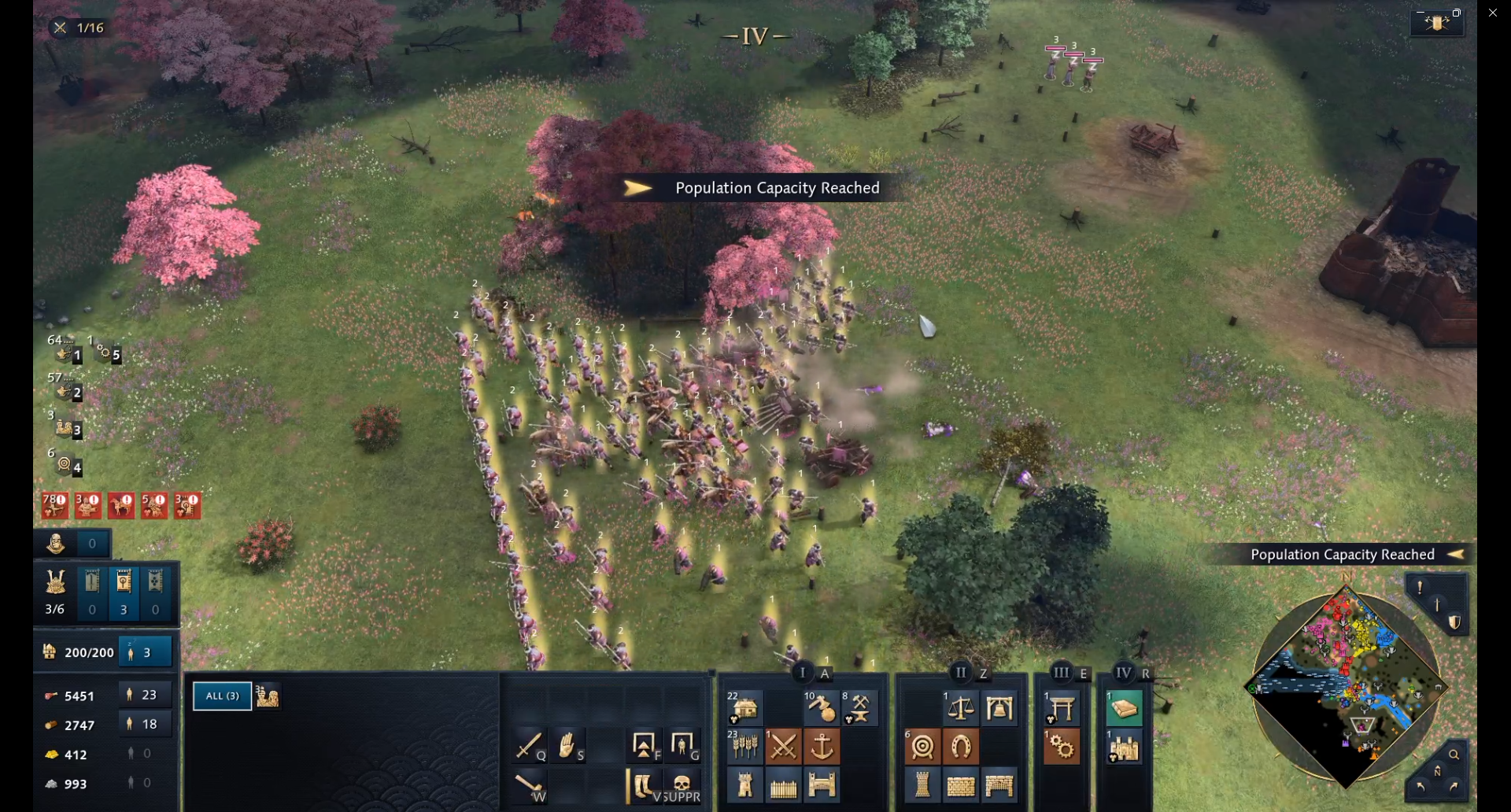The width and height of the screenshot is (1511, 812).
Task: Select the ALL (3) selection group
Action: point(222,696)
